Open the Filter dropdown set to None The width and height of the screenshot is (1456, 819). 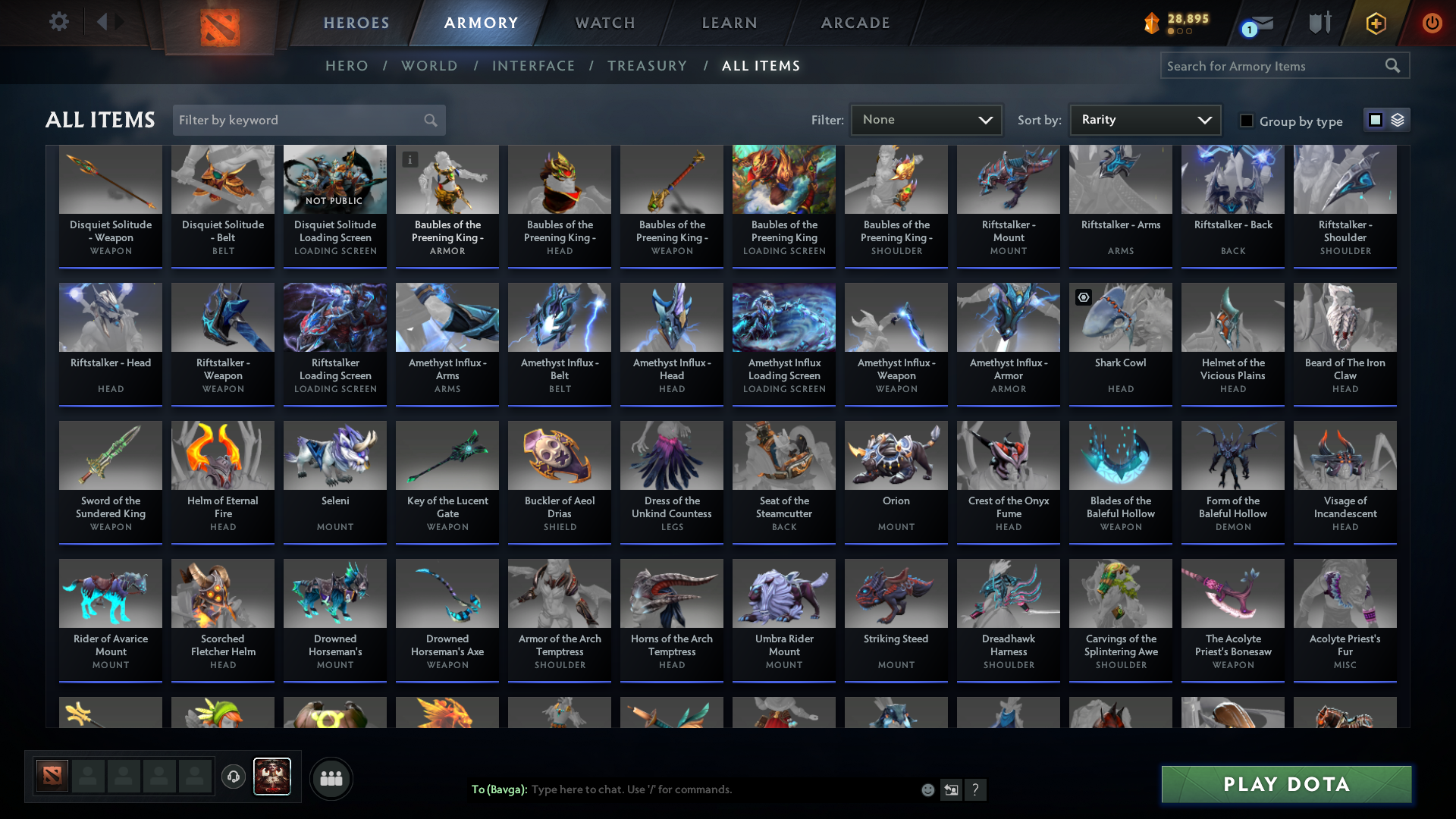click(x=926, y=120)
